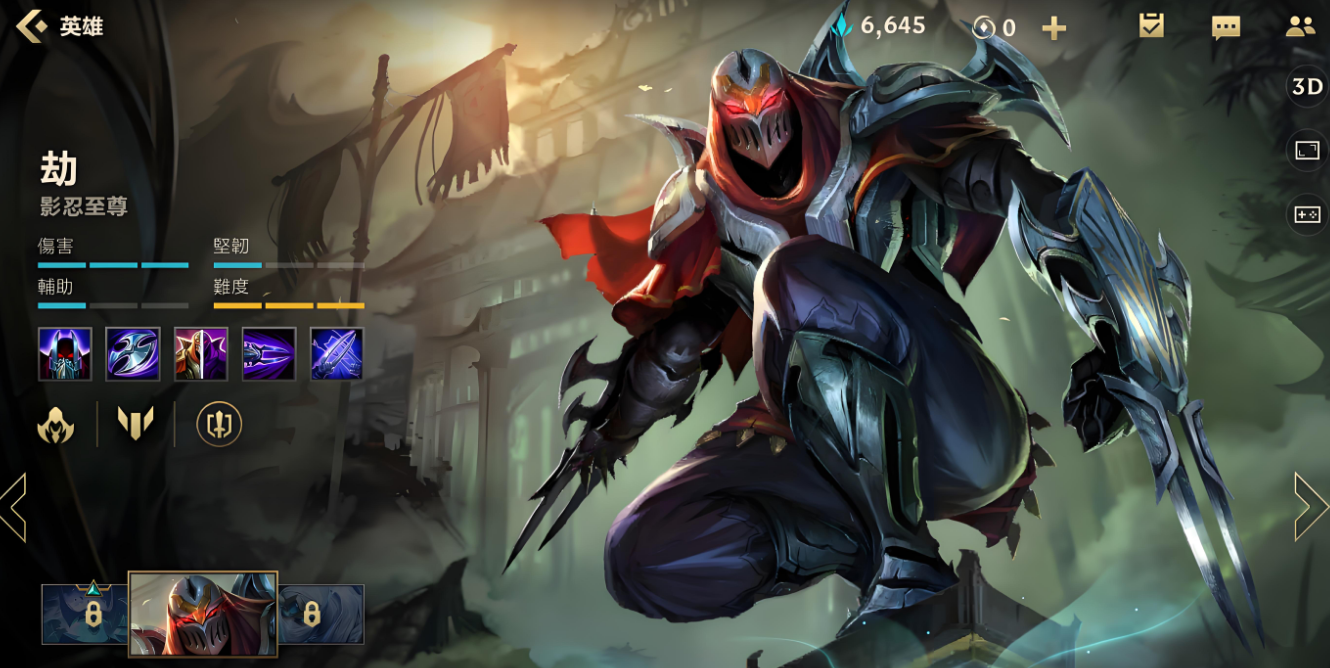Click the hooded assassin role icon

[x=56, y=425]
